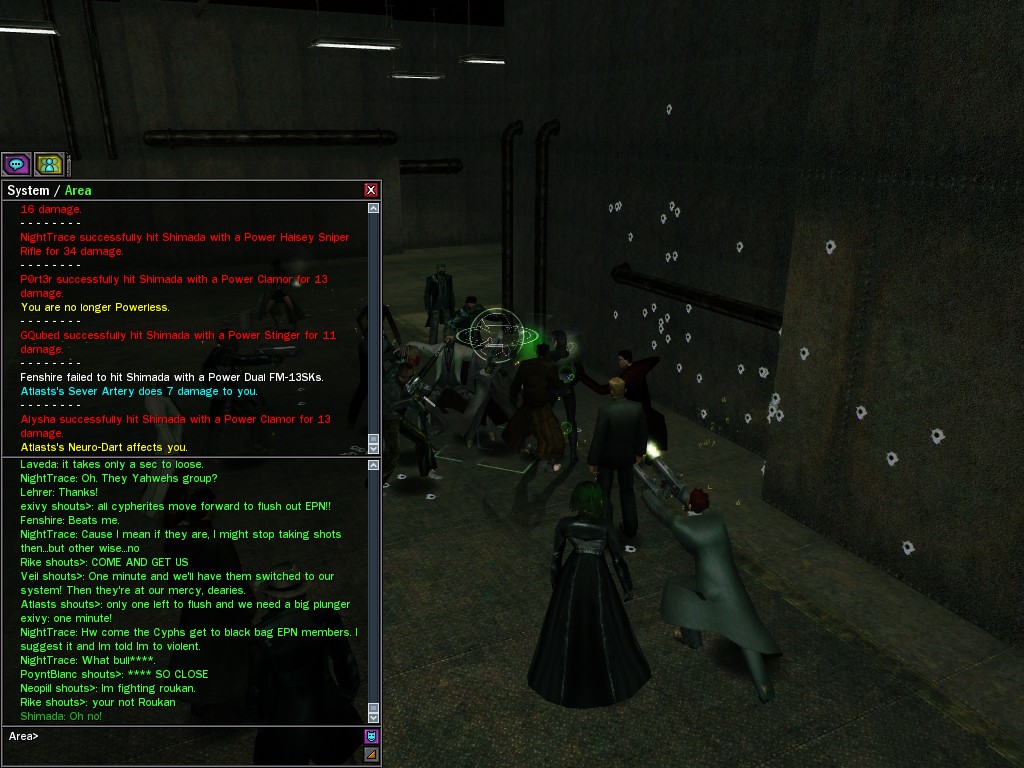
Task: Click the system log scroll-down arrow
Action: [x=373, y=448]
